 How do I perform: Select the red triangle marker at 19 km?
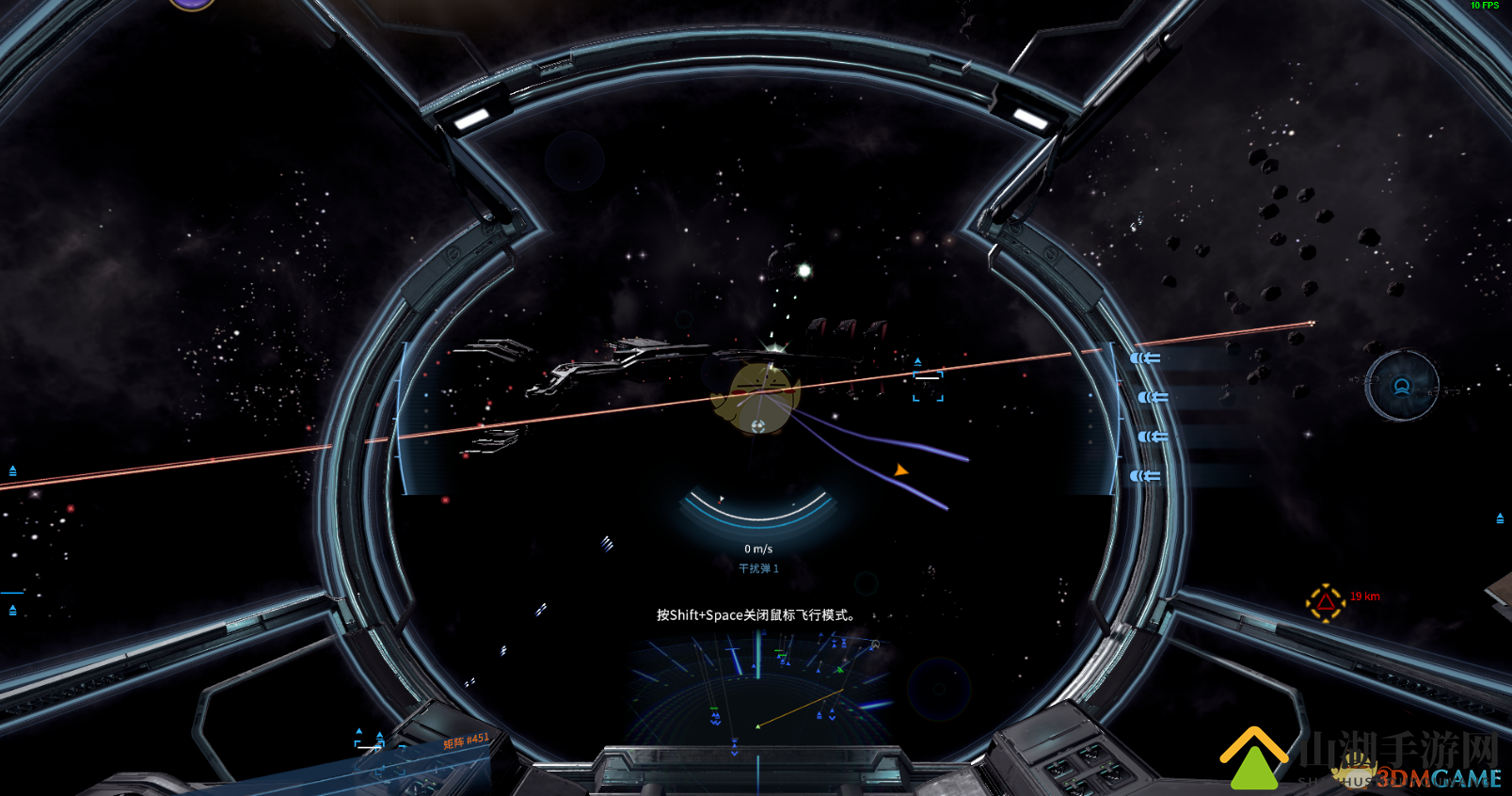pyautogui.click(x=1325, y=602)
